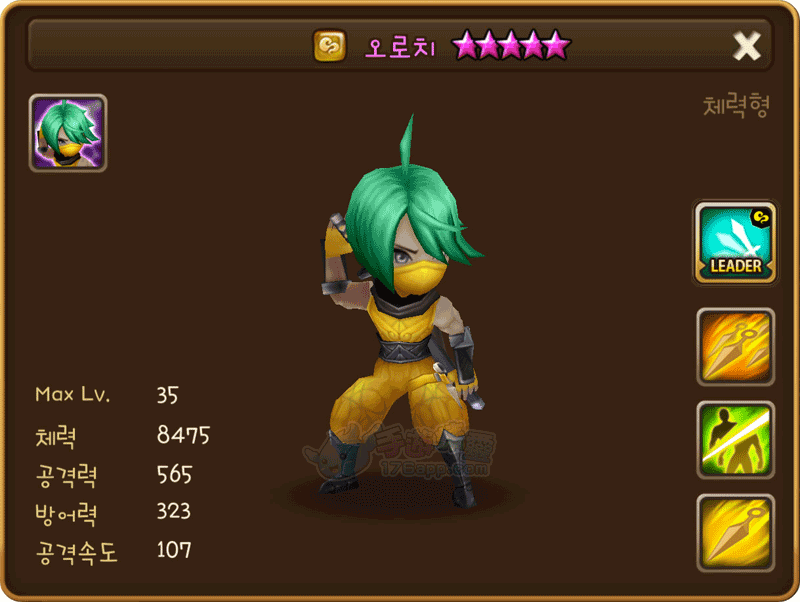800x602 pixels.
Task: Show the green silhouette slash skill
Action: 735,440
